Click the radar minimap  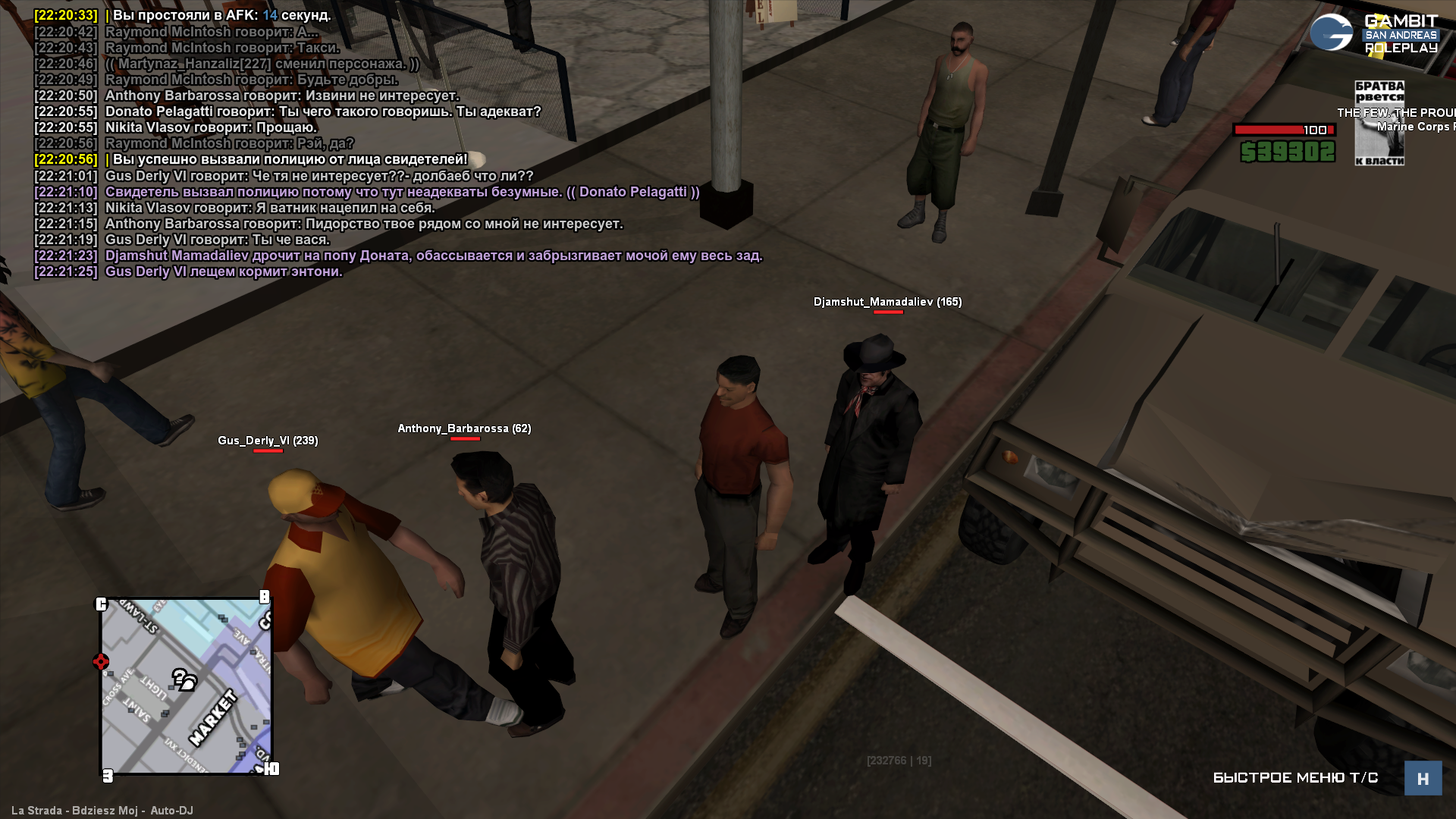click(187, 686)
